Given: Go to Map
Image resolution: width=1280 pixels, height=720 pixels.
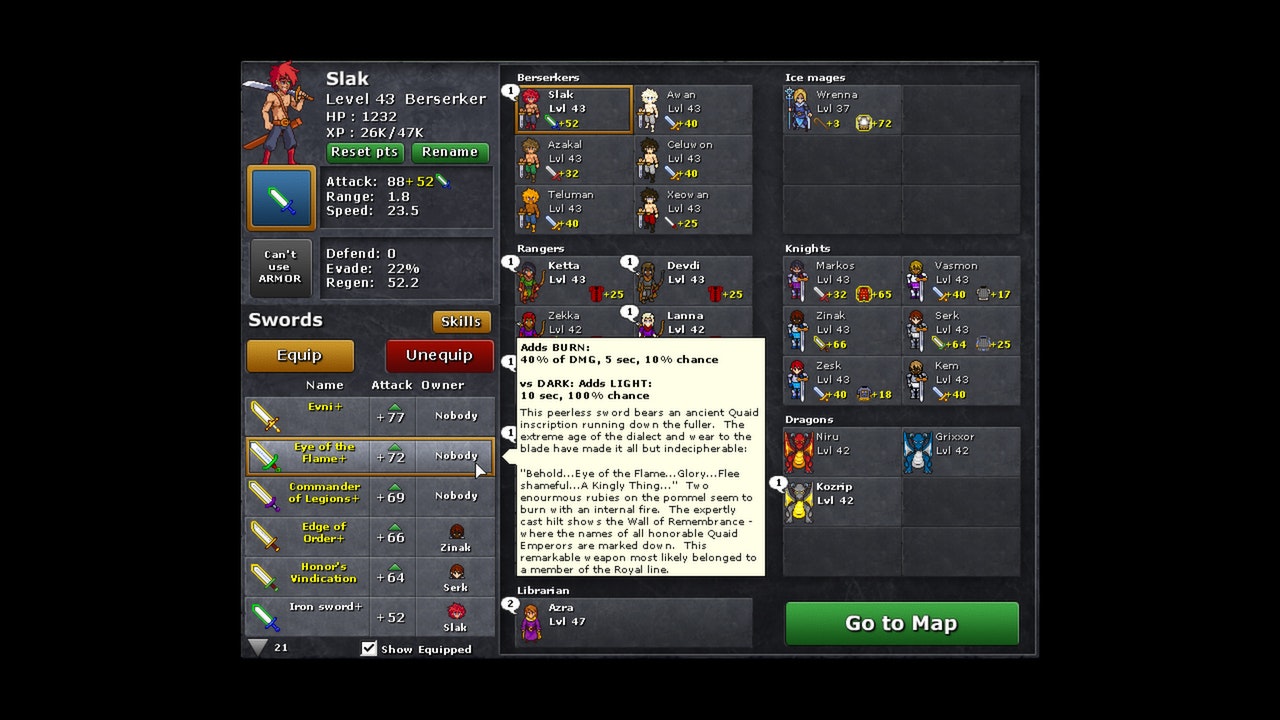Looking at the screenshot, I should [x=901, y=623].
